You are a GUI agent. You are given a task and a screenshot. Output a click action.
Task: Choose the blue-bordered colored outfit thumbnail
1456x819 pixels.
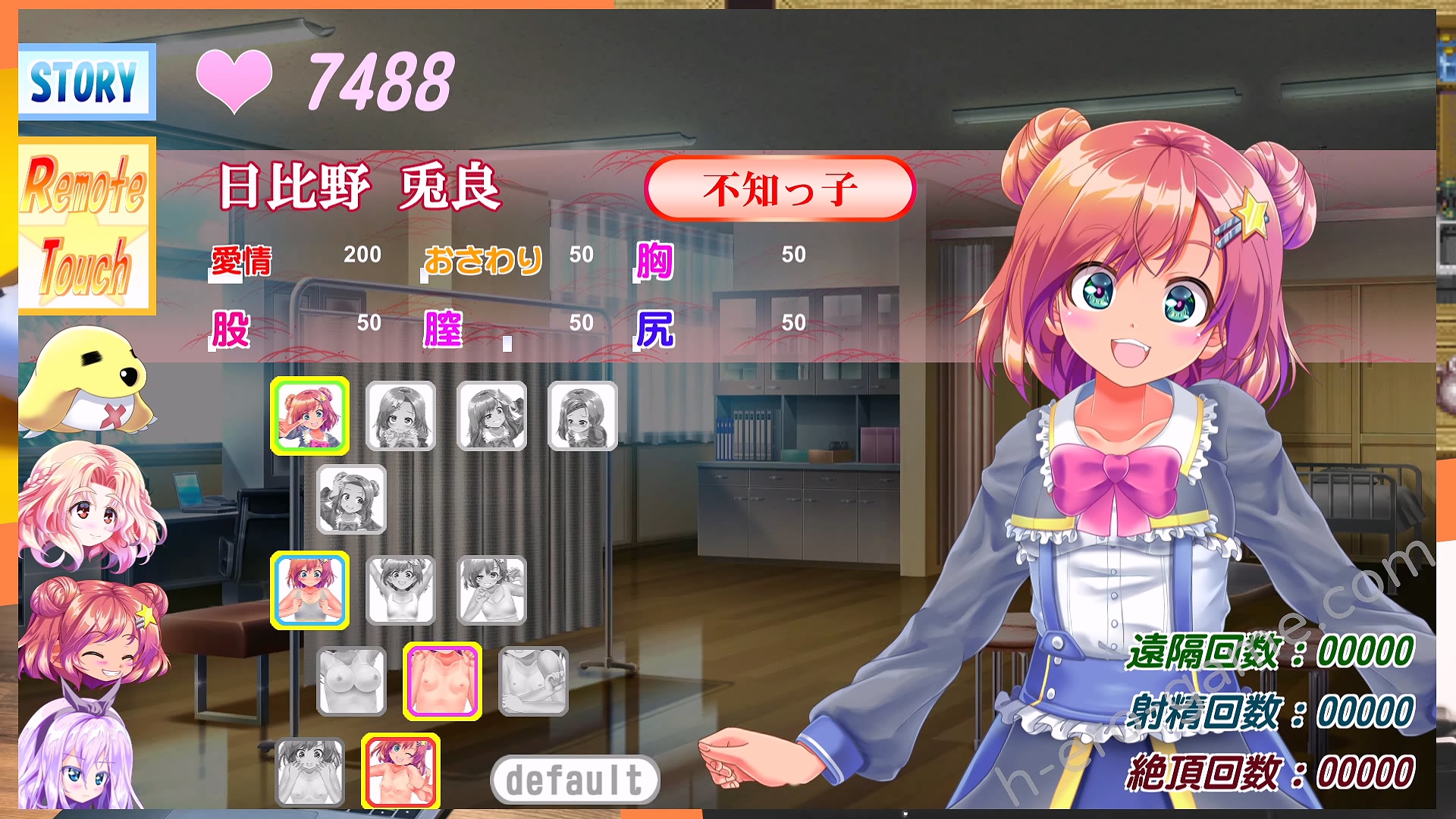pos(309,590)
